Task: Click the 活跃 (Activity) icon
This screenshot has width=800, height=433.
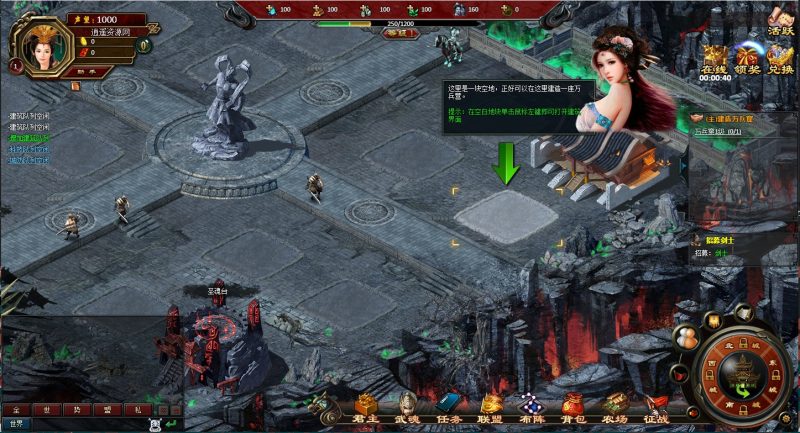Action: 779,20
